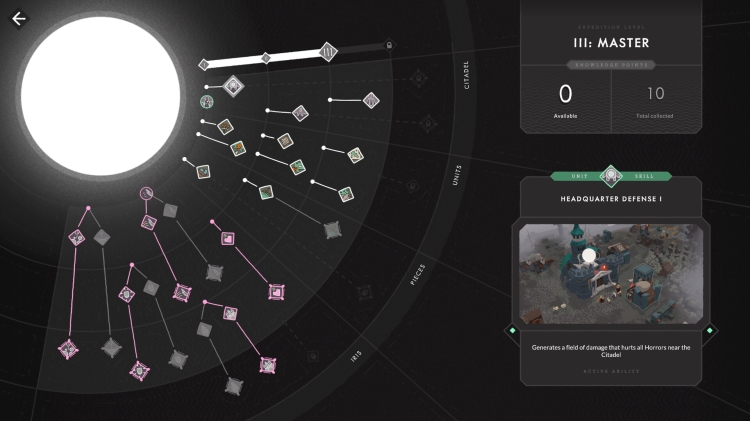The height and width of the screenshot is (422, 750).
Task: Select the teal circular skill node
Action: 206,102
